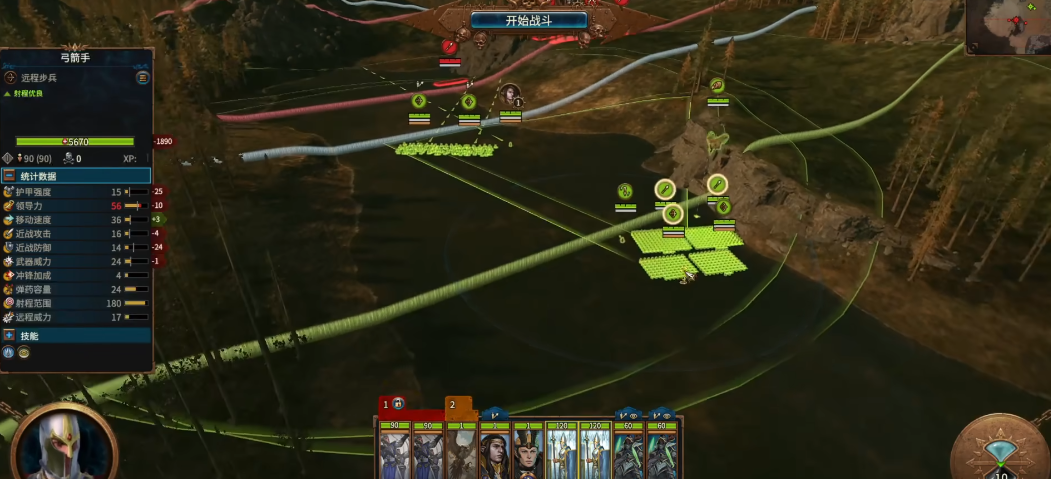Toggle the lock icon on group 1

[x=398, y=404]
